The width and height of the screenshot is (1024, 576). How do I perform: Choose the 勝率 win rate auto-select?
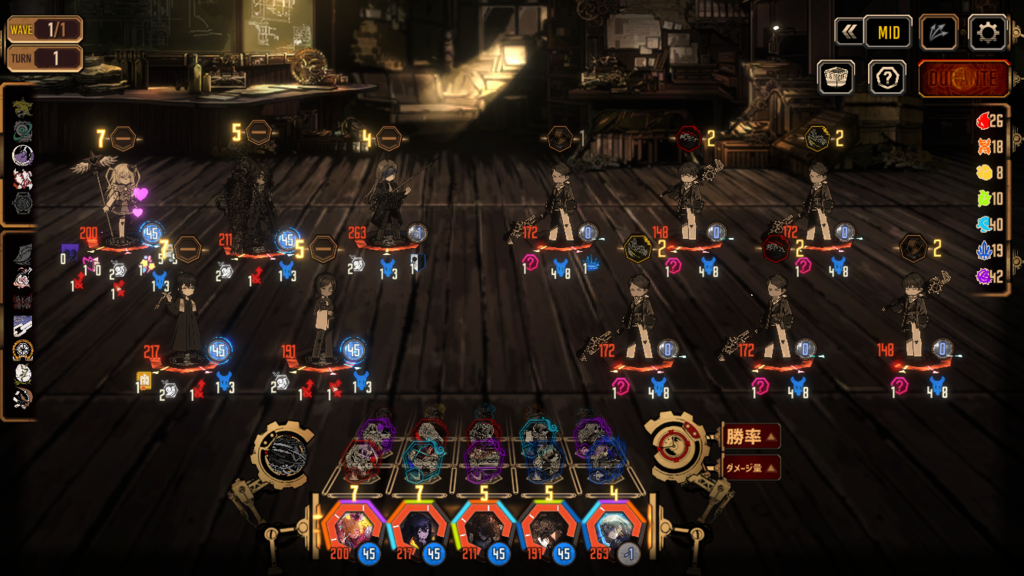click(x=752, y=437)
